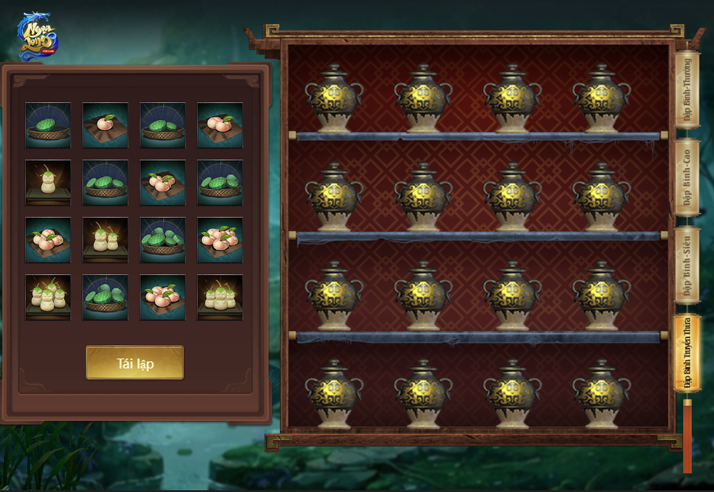Click the Tái lập reset button
The image size is (714, 492).
(135, 362)
